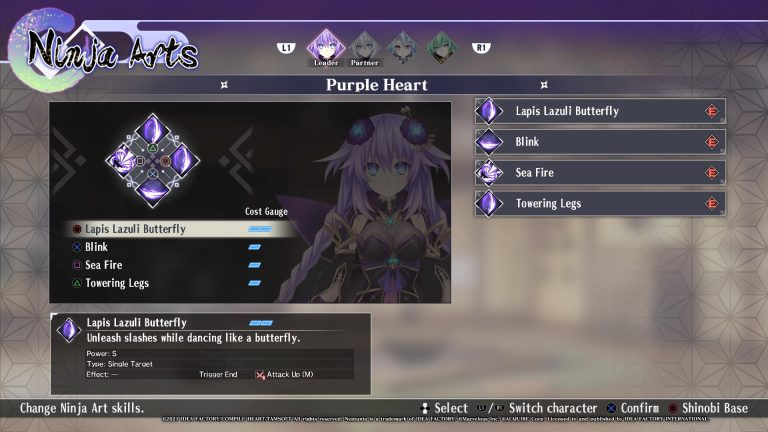Select the cross-slot skill icon in the diamond
This screenshot has width=768, height=432.
click(152, 189)
